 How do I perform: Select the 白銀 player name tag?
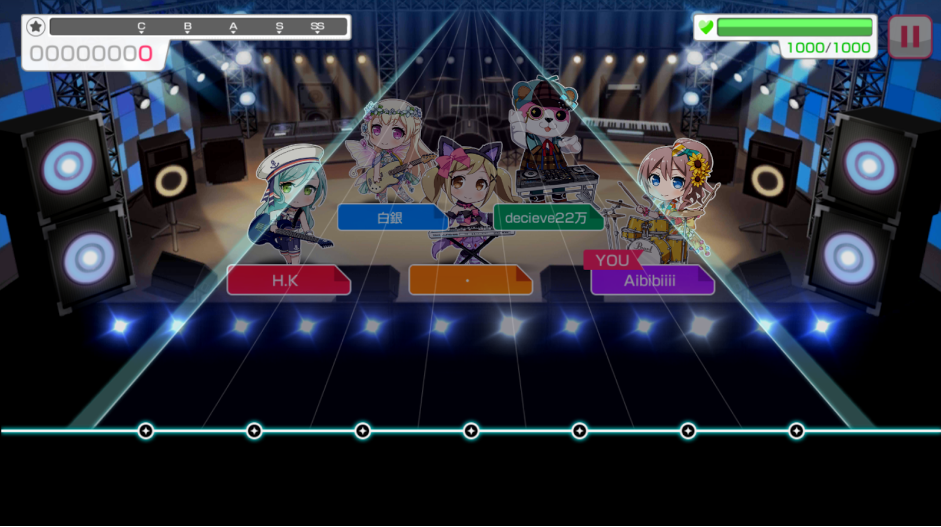tap(391, 217)
